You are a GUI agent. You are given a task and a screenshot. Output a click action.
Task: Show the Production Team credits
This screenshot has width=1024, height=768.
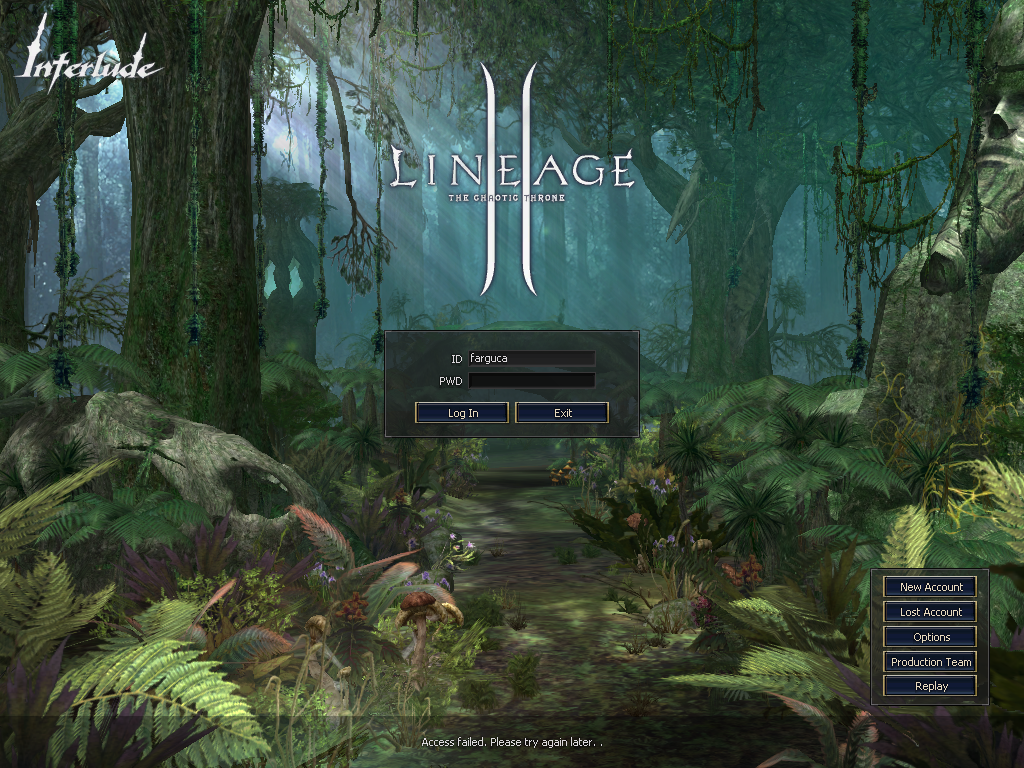pos(931,662)
